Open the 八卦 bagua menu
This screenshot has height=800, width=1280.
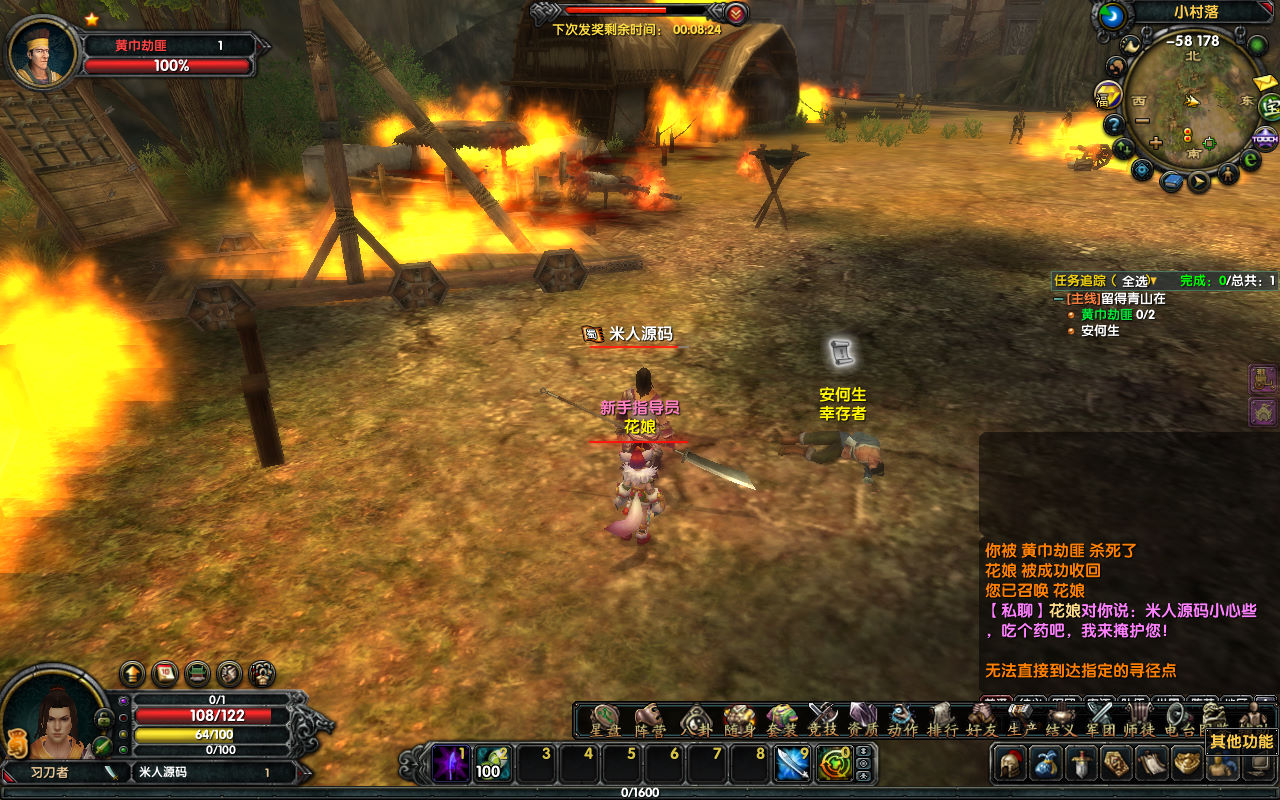pyautogui.click(x=695, y=720)
